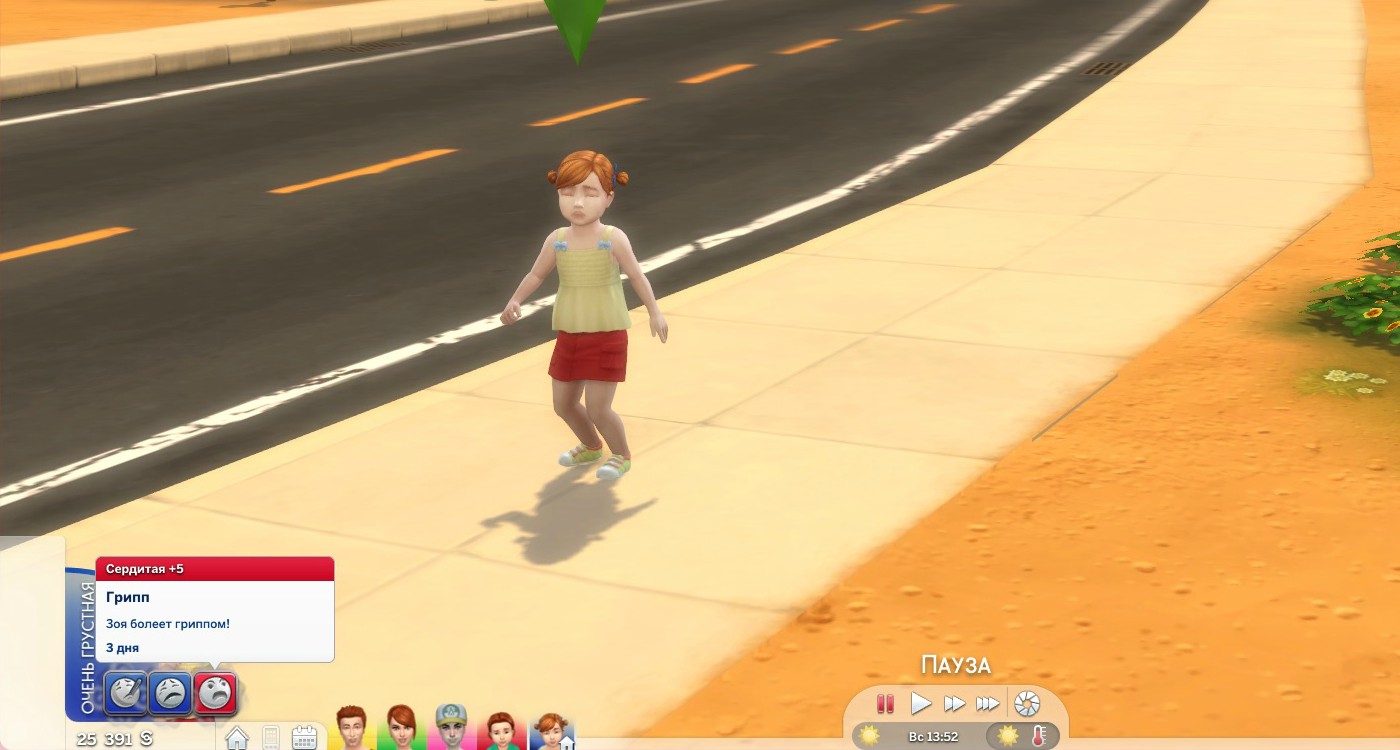The image size is (1400, 750).
Task: Open the phone icon
Action: click(270, 738)
